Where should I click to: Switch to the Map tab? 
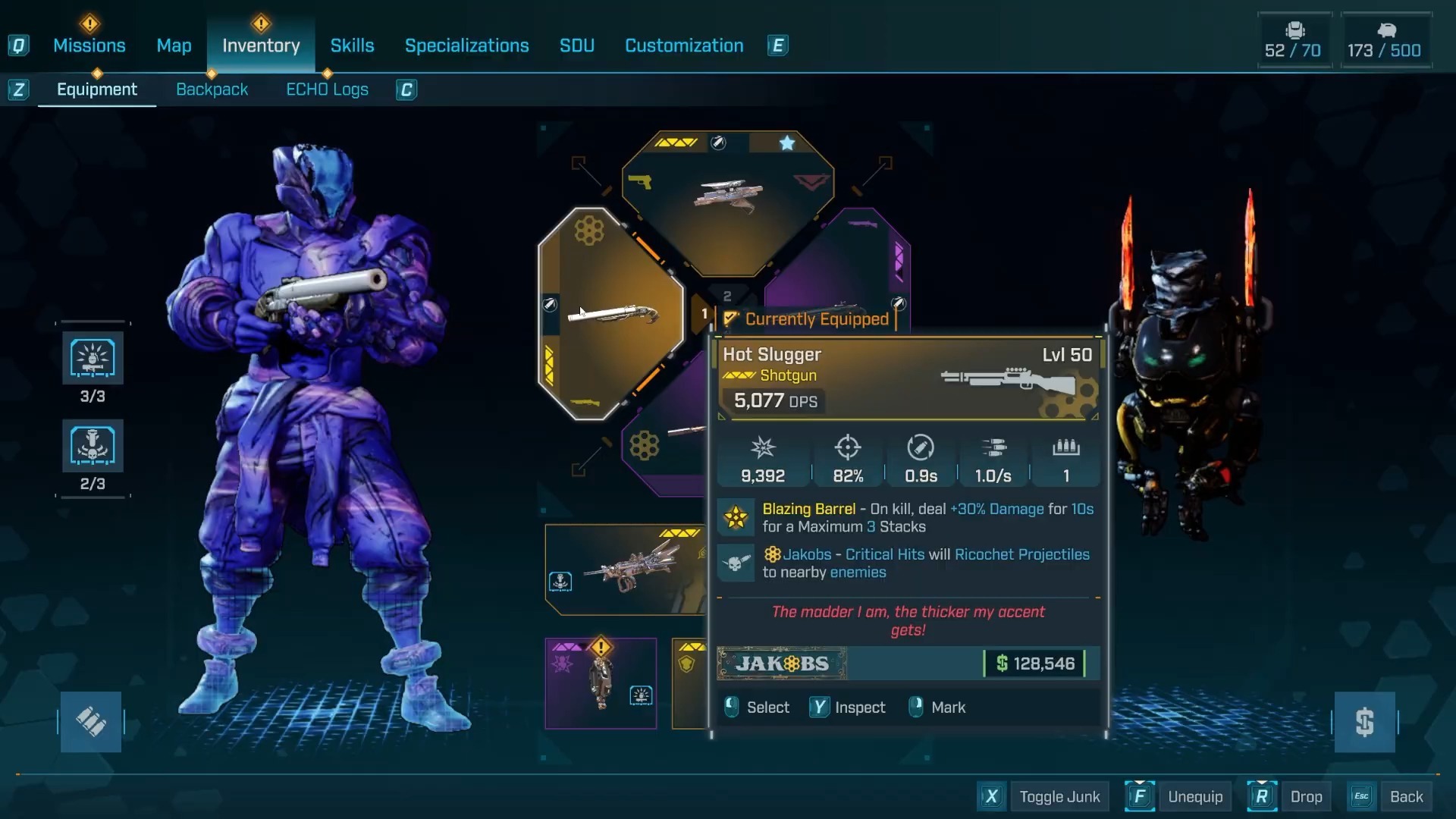174,45
